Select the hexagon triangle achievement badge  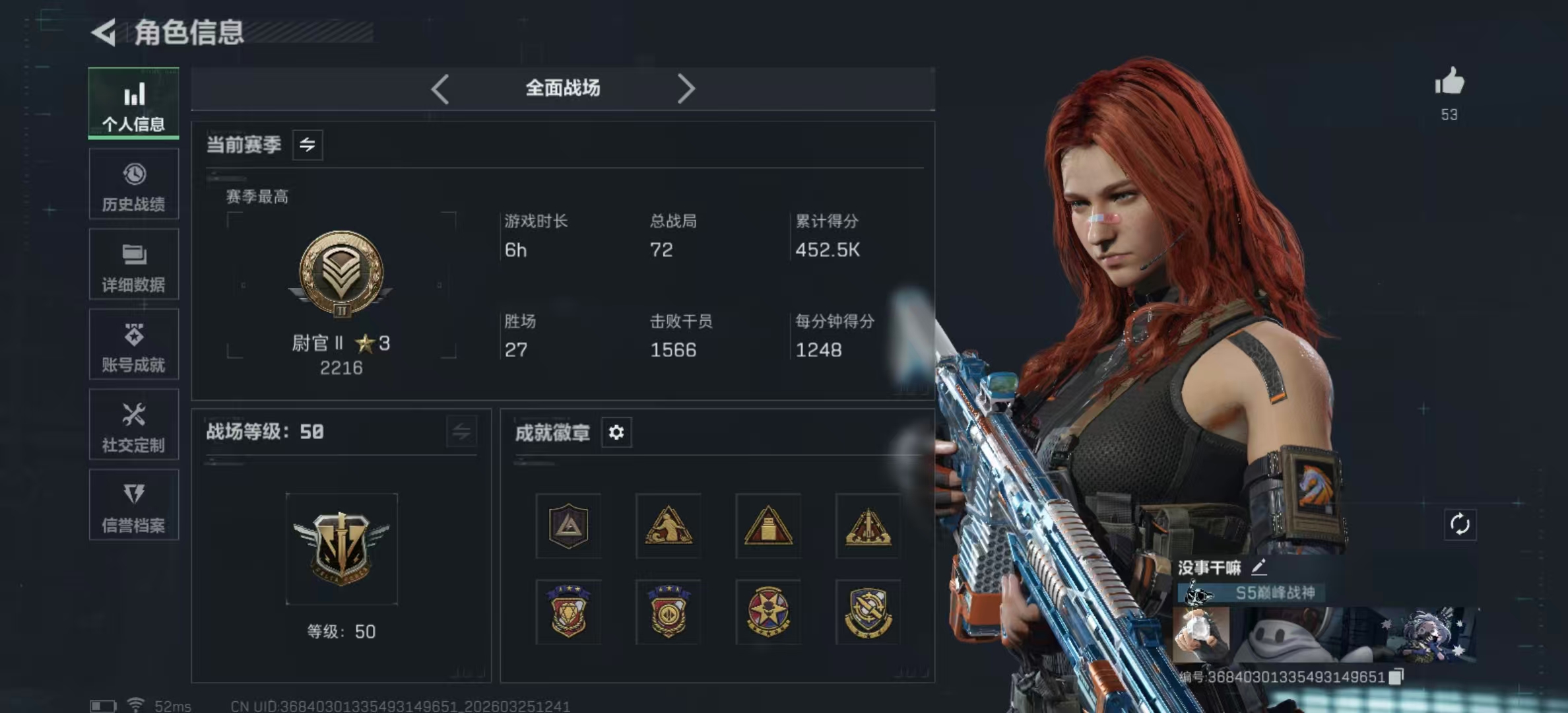(x=568, y=526)
